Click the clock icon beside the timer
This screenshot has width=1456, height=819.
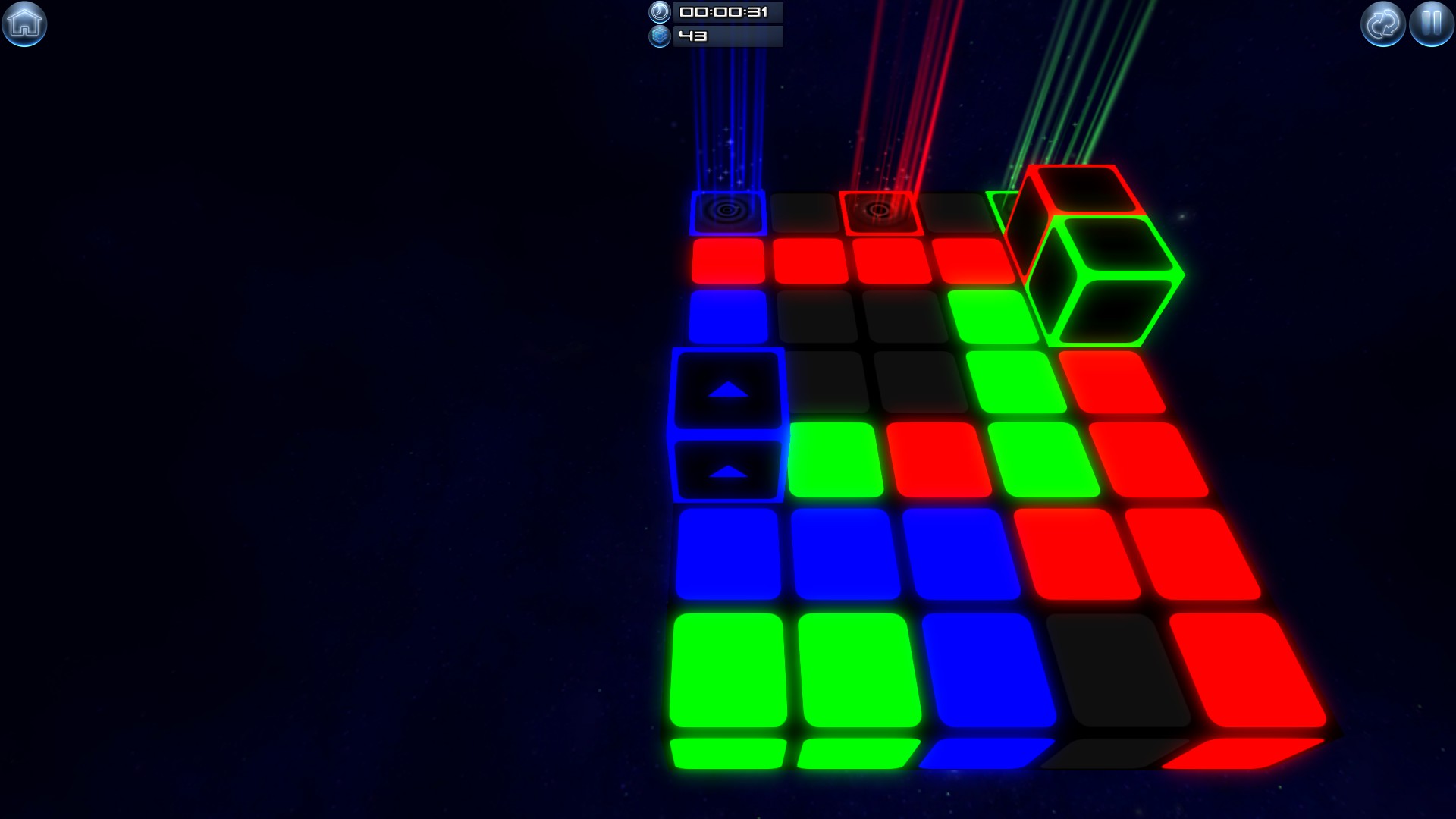(x=659, y=13)
